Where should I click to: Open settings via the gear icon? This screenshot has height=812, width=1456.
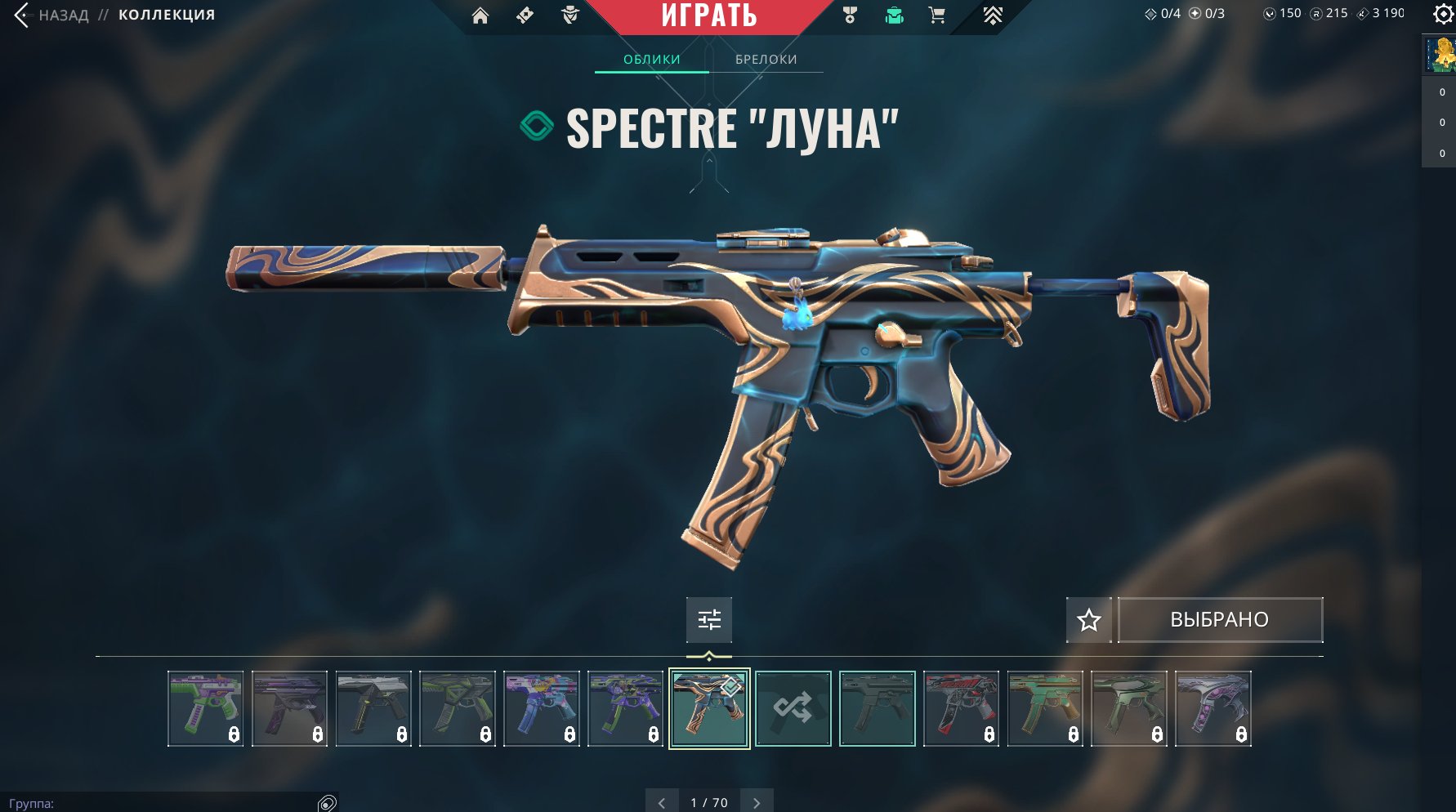point(1443,14)
